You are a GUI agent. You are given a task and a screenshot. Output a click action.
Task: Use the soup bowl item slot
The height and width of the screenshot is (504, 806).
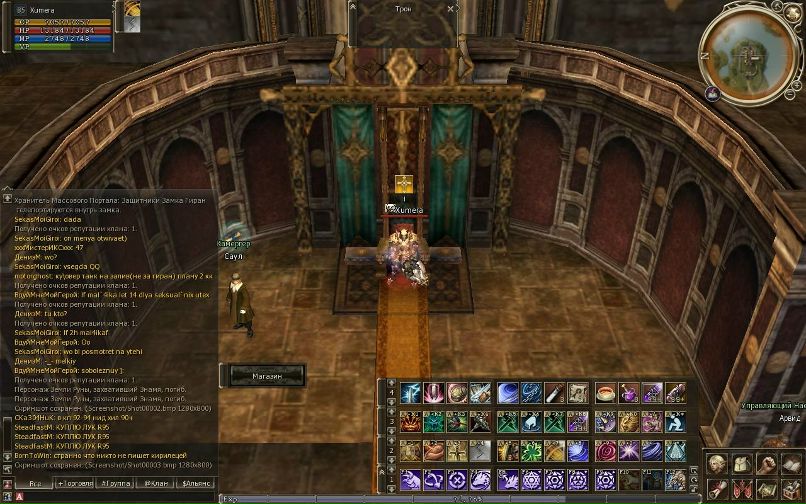click(605, 393)
